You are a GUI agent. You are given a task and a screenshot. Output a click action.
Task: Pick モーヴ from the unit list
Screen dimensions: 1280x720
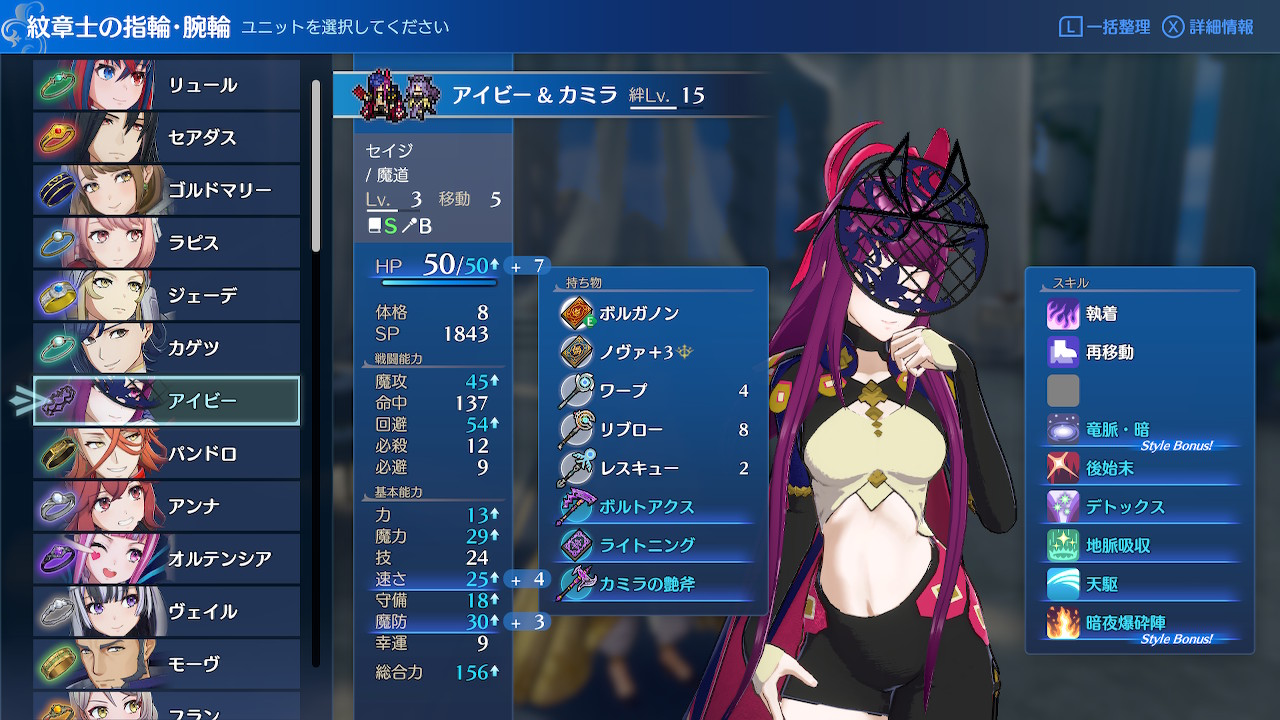tap(167, 663)
